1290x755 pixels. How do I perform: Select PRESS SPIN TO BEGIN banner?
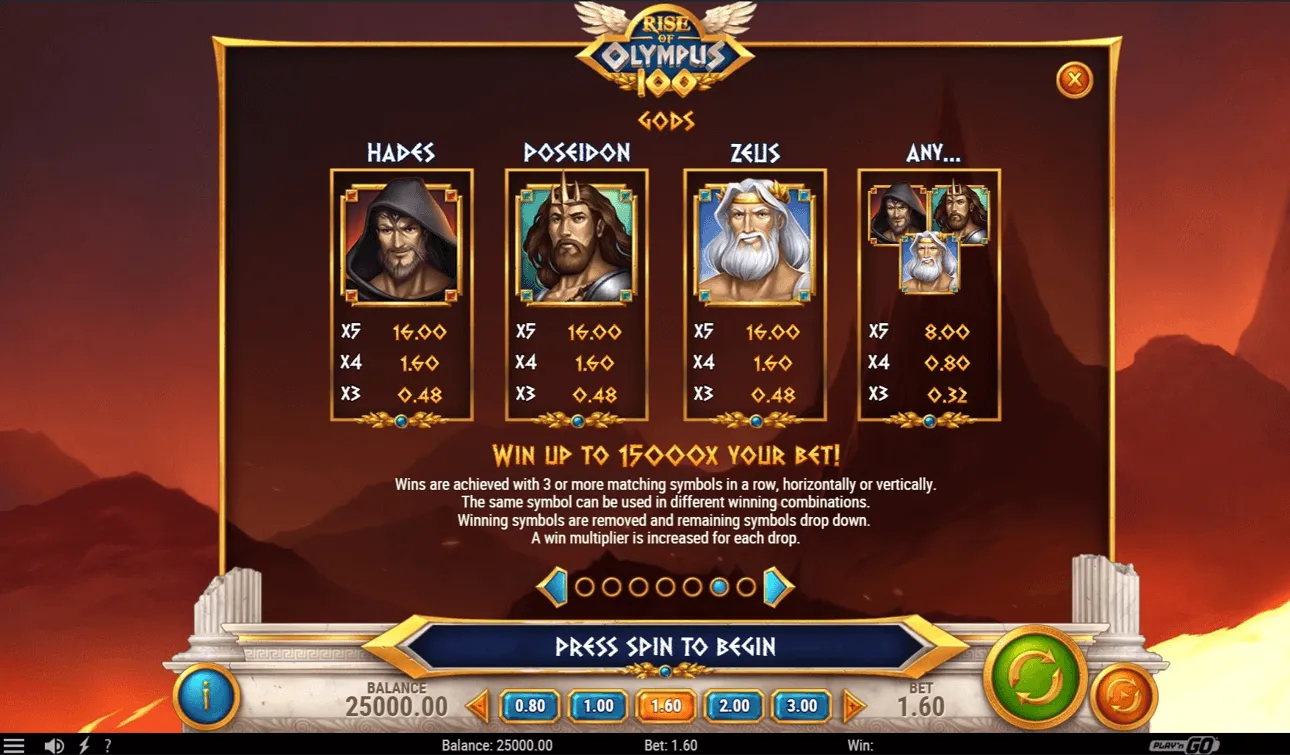point(666,647)
